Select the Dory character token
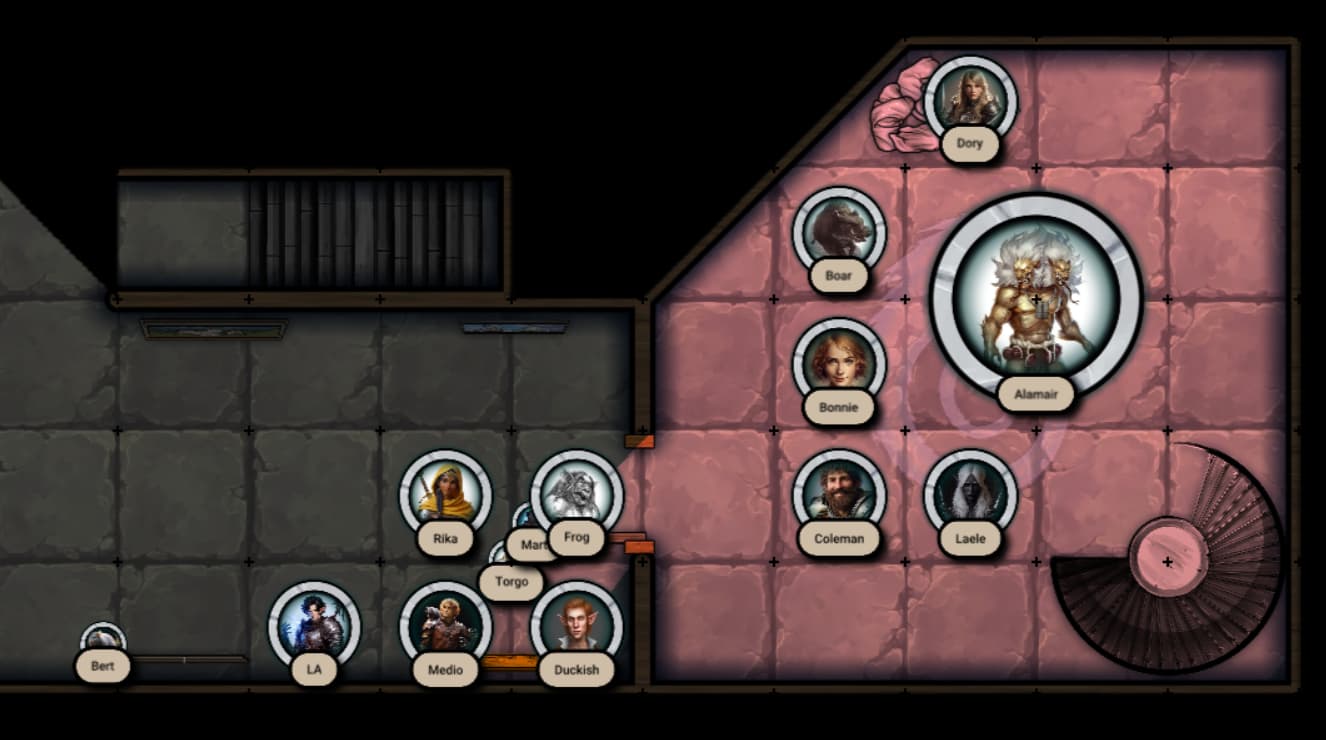The width and height of the screenshot is (1326, 740). click(970, 100)
